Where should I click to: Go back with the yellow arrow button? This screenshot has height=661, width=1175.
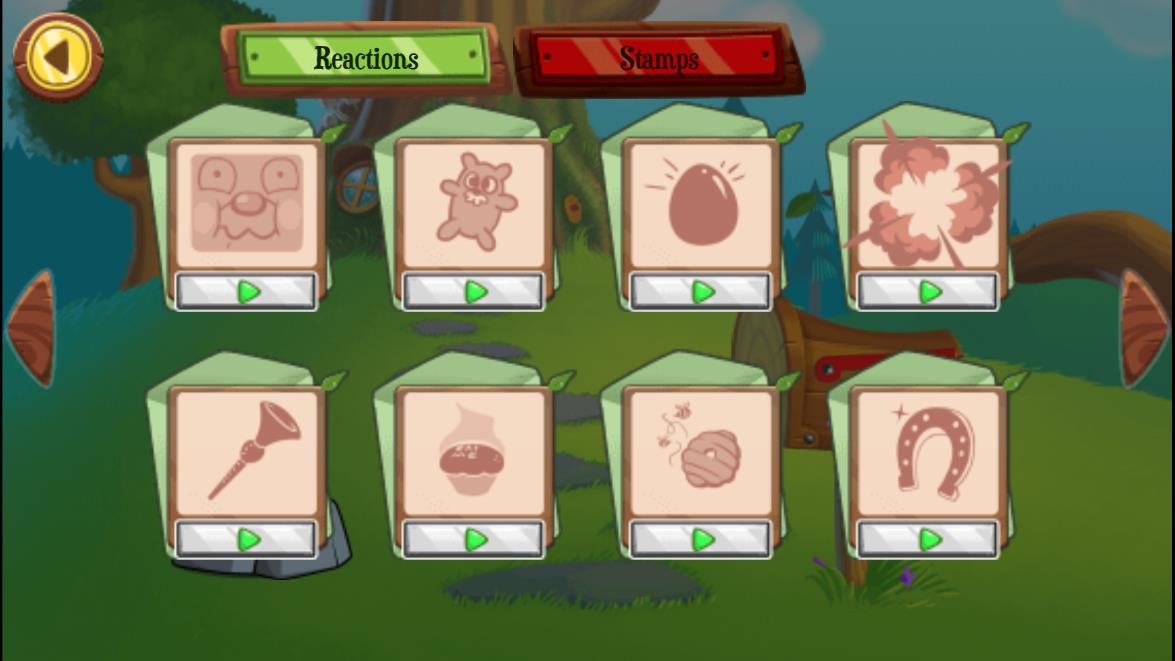(x=58, y=57)
